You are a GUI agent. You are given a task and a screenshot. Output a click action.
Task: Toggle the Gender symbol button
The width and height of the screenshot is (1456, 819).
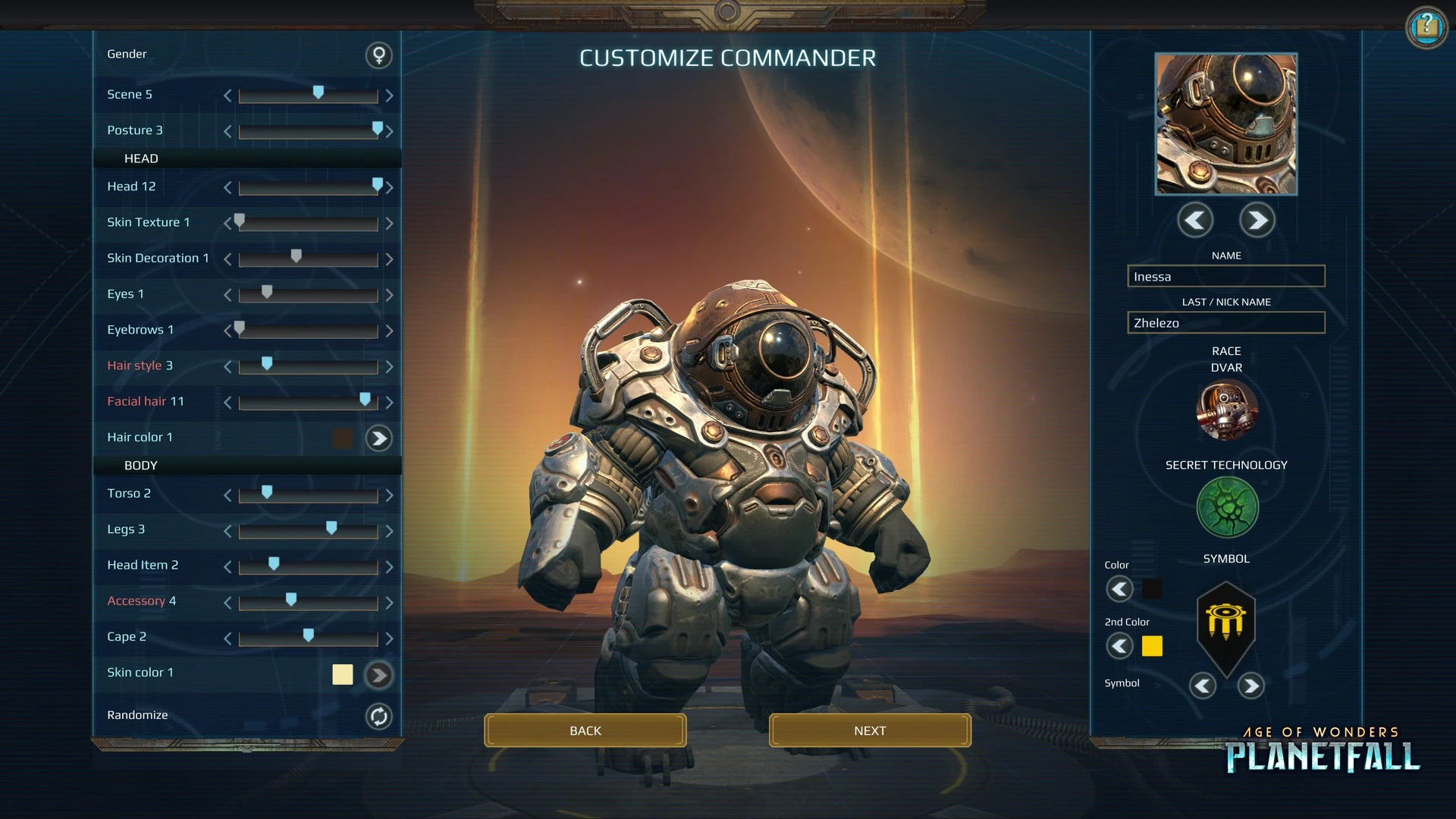pos(378,55)
